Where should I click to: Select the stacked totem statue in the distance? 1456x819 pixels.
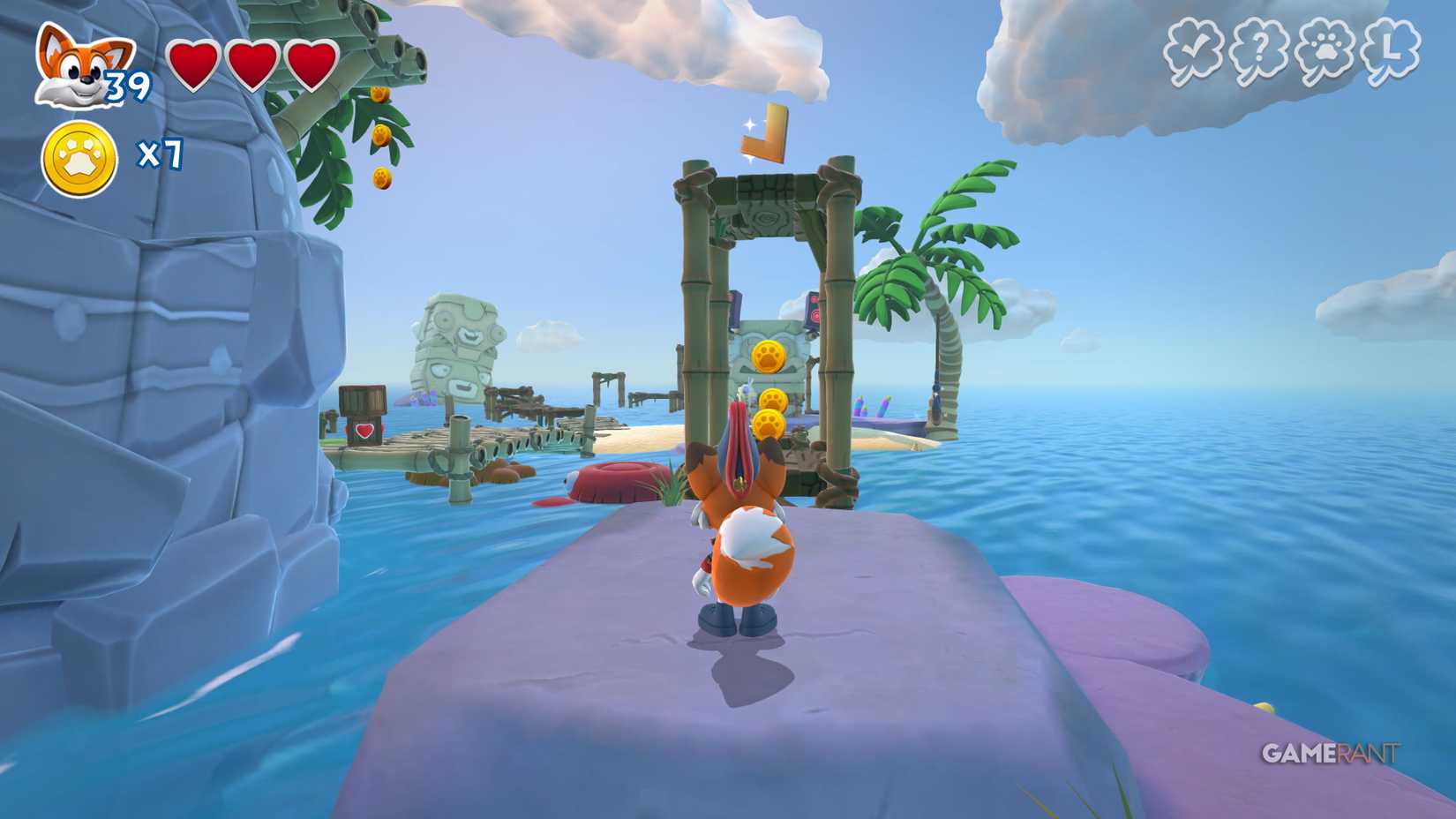(x=459, y=353)
